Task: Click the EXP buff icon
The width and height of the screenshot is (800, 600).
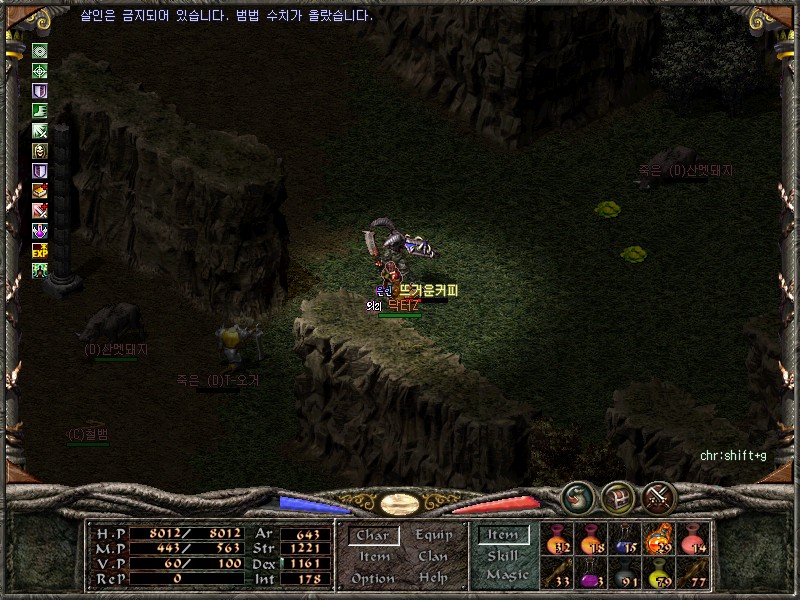Action: [x=40, y=250]
